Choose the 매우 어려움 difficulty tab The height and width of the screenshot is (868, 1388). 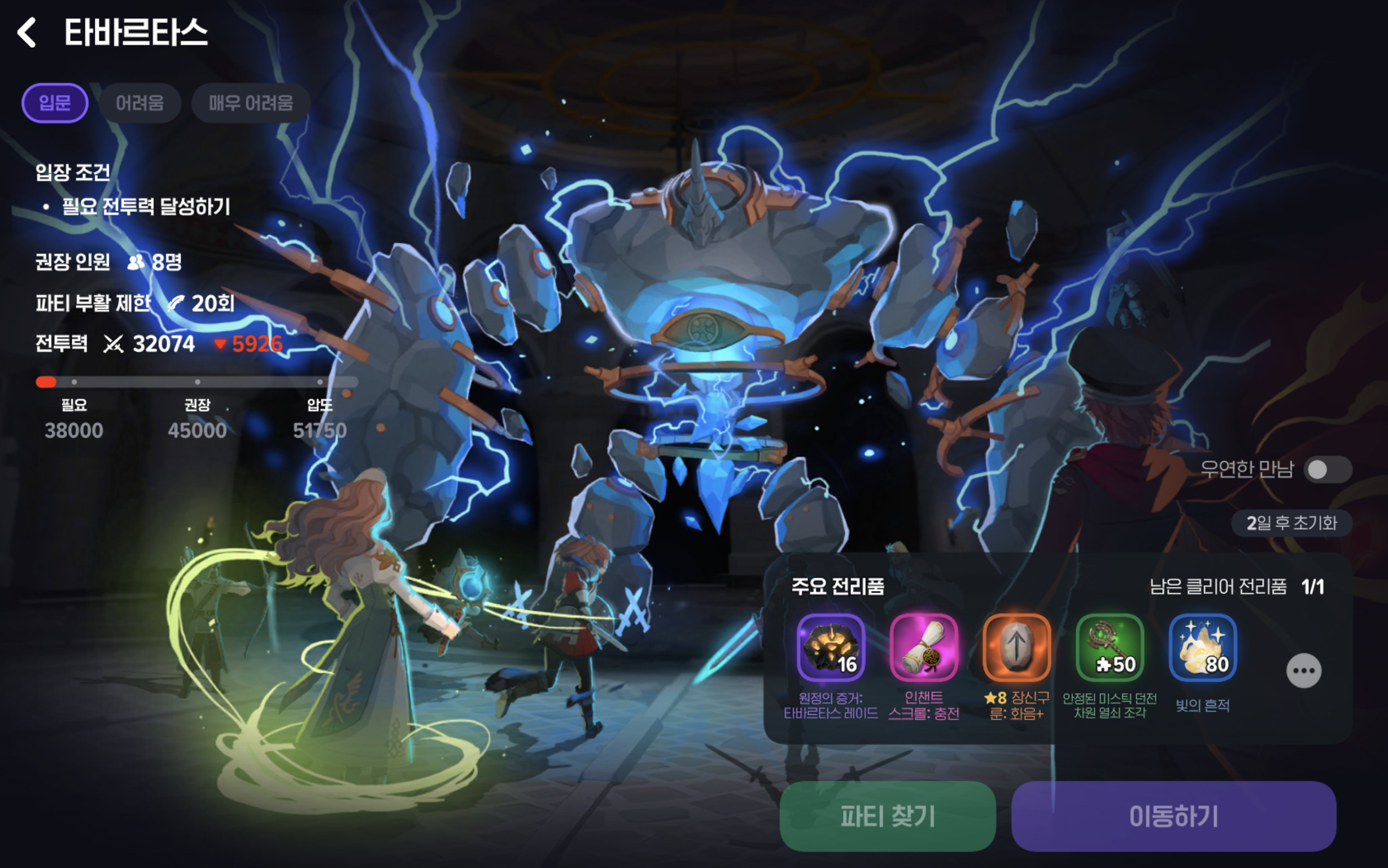(251, 103)
